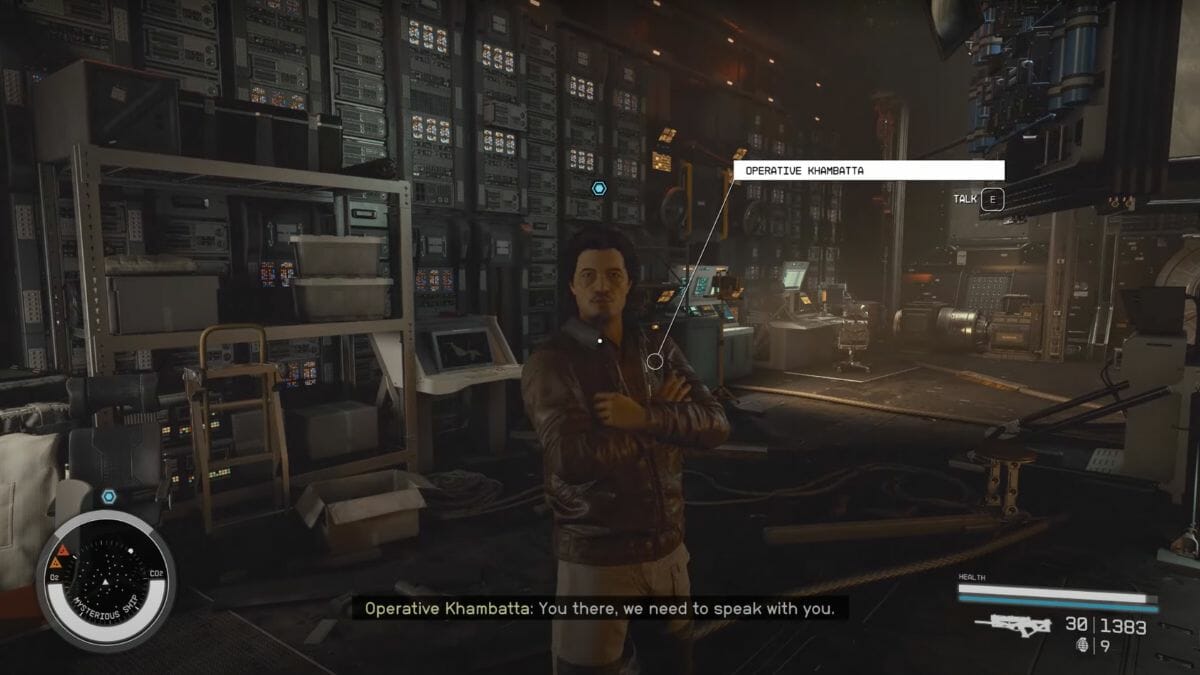Screen dimensions: 1200x675
Task: Click the circular Mysterious Ship compass gauge
Action: click(x=105, y=580)
